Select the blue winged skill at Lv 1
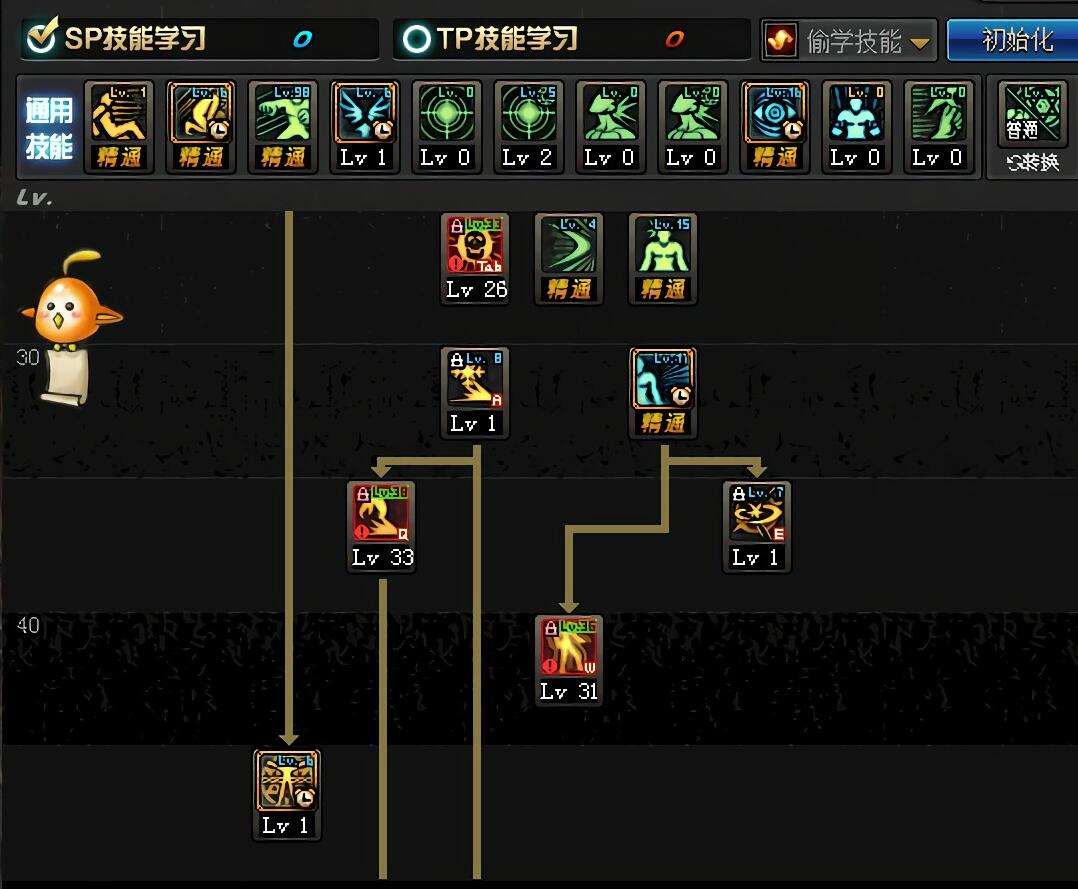1078x889 pixels. pyautogui.click(x=365, y=117)
